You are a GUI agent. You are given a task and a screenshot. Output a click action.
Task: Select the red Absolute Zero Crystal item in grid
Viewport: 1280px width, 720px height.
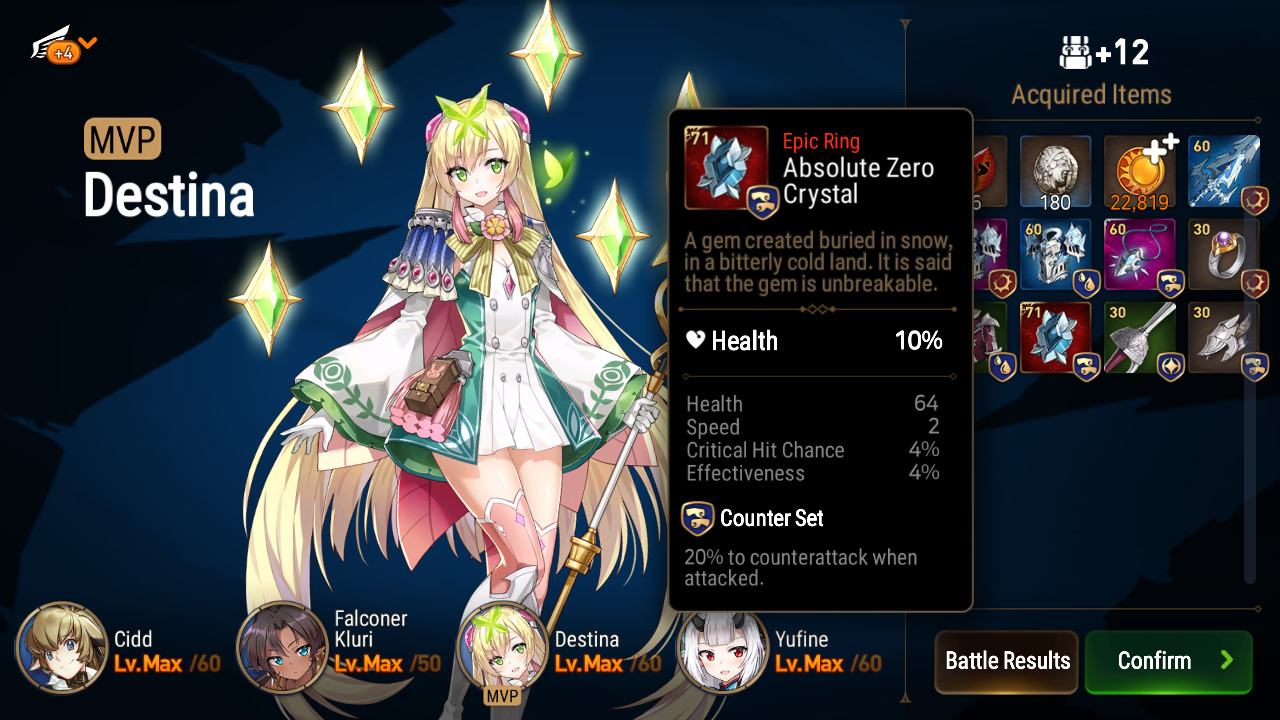(1055, 339)
